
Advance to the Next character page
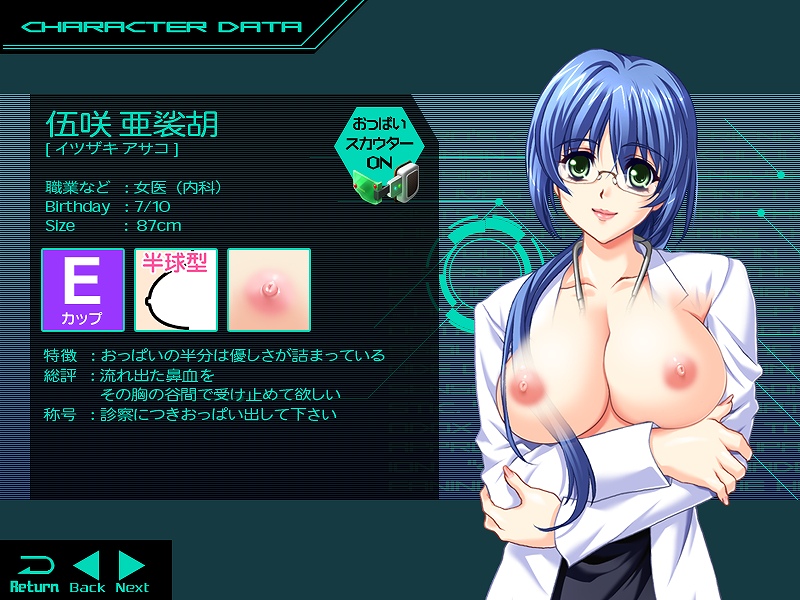coord(132,573)
